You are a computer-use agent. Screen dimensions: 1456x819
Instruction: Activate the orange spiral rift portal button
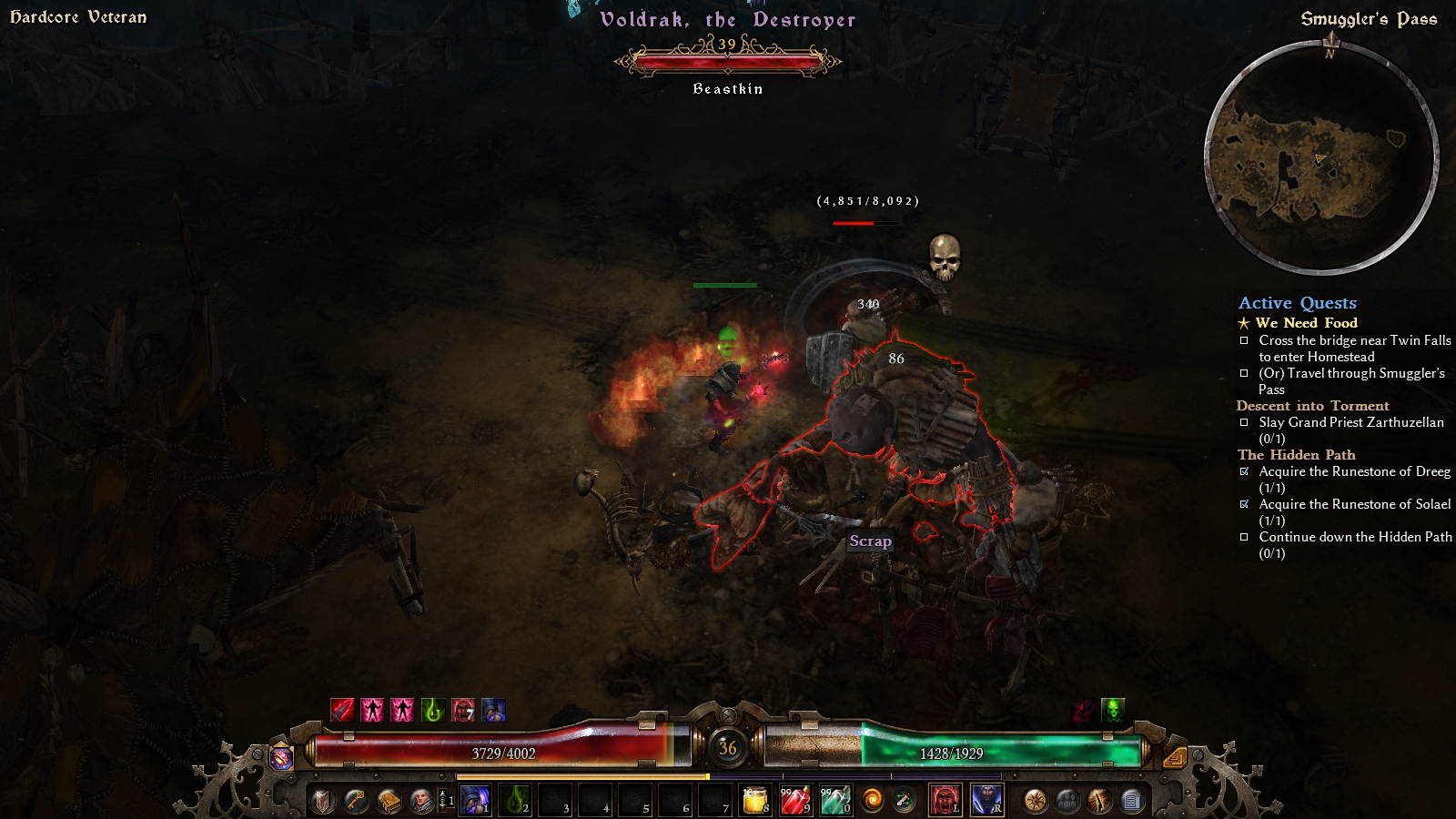(x=872, y=801)
